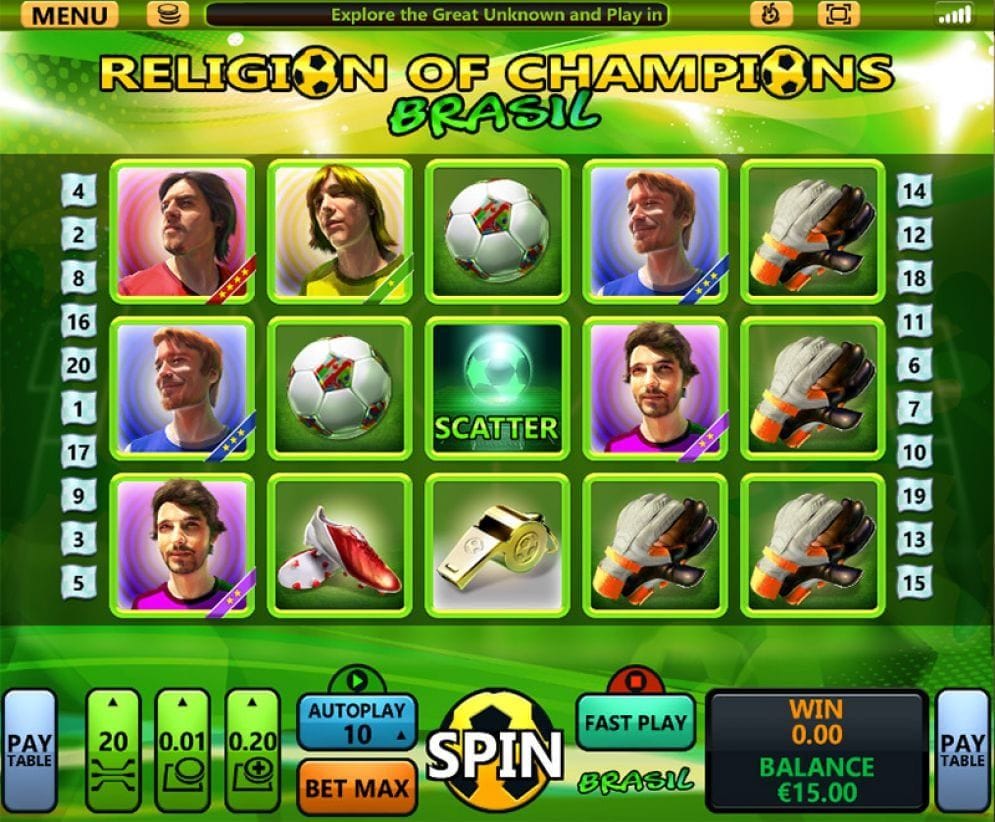Toggle fullscreen mode icon
Image resolution: width=995 pixels, height=822 pixels.
pyautogui.click(x=837, y=14)
